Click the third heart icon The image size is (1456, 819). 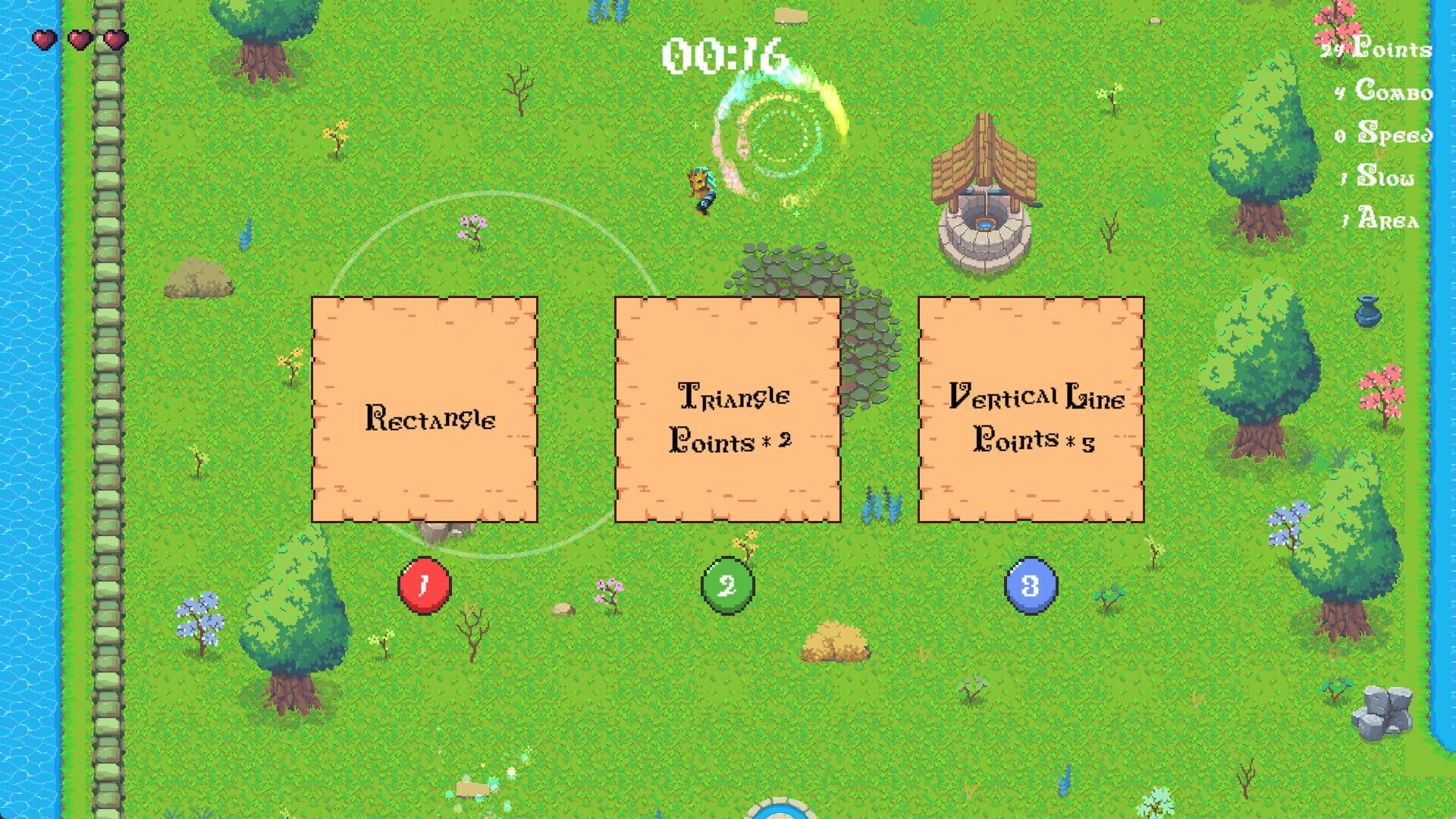pyautogui.click(x=114, y=39)
